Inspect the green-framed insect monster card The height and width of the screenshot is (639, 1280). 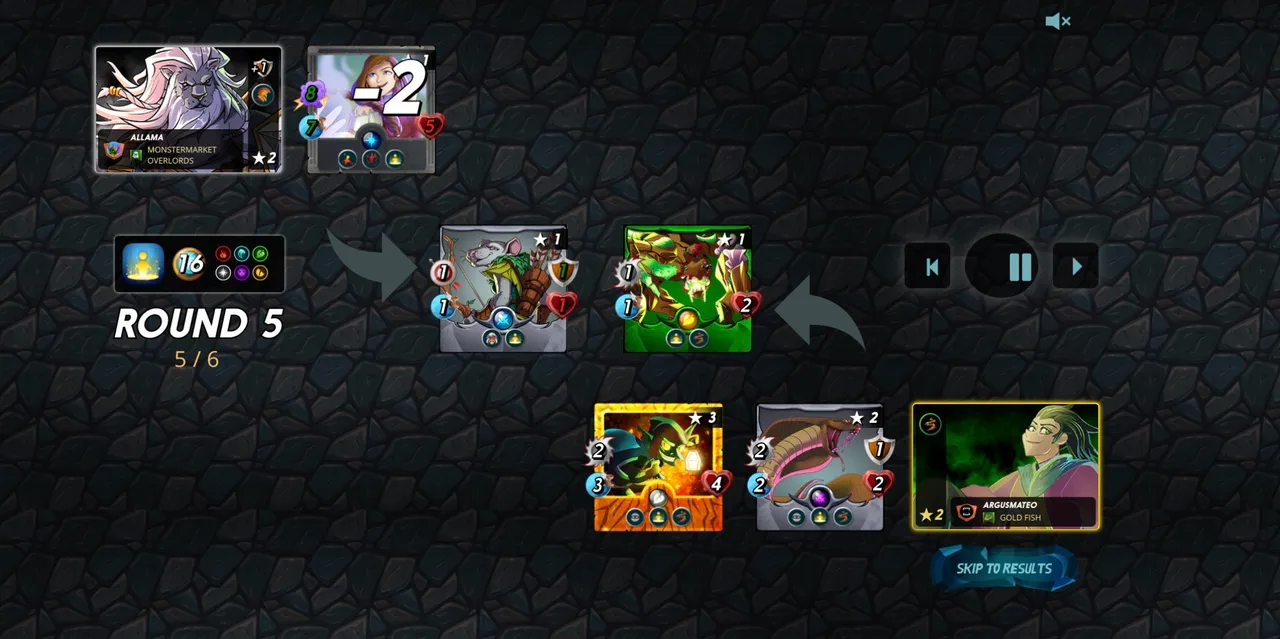[687, 289]
